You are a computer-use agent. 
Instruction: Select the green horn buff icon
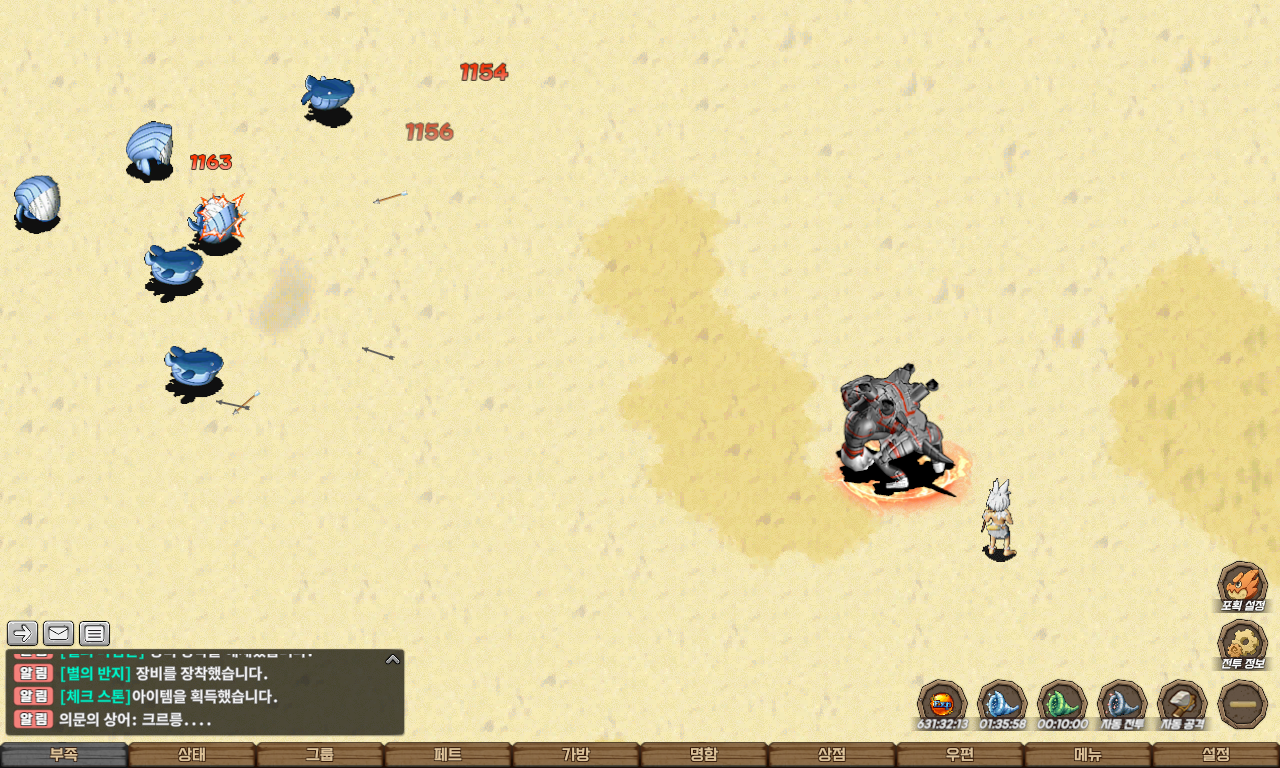pyautogui.click(x=1062, y=703)
